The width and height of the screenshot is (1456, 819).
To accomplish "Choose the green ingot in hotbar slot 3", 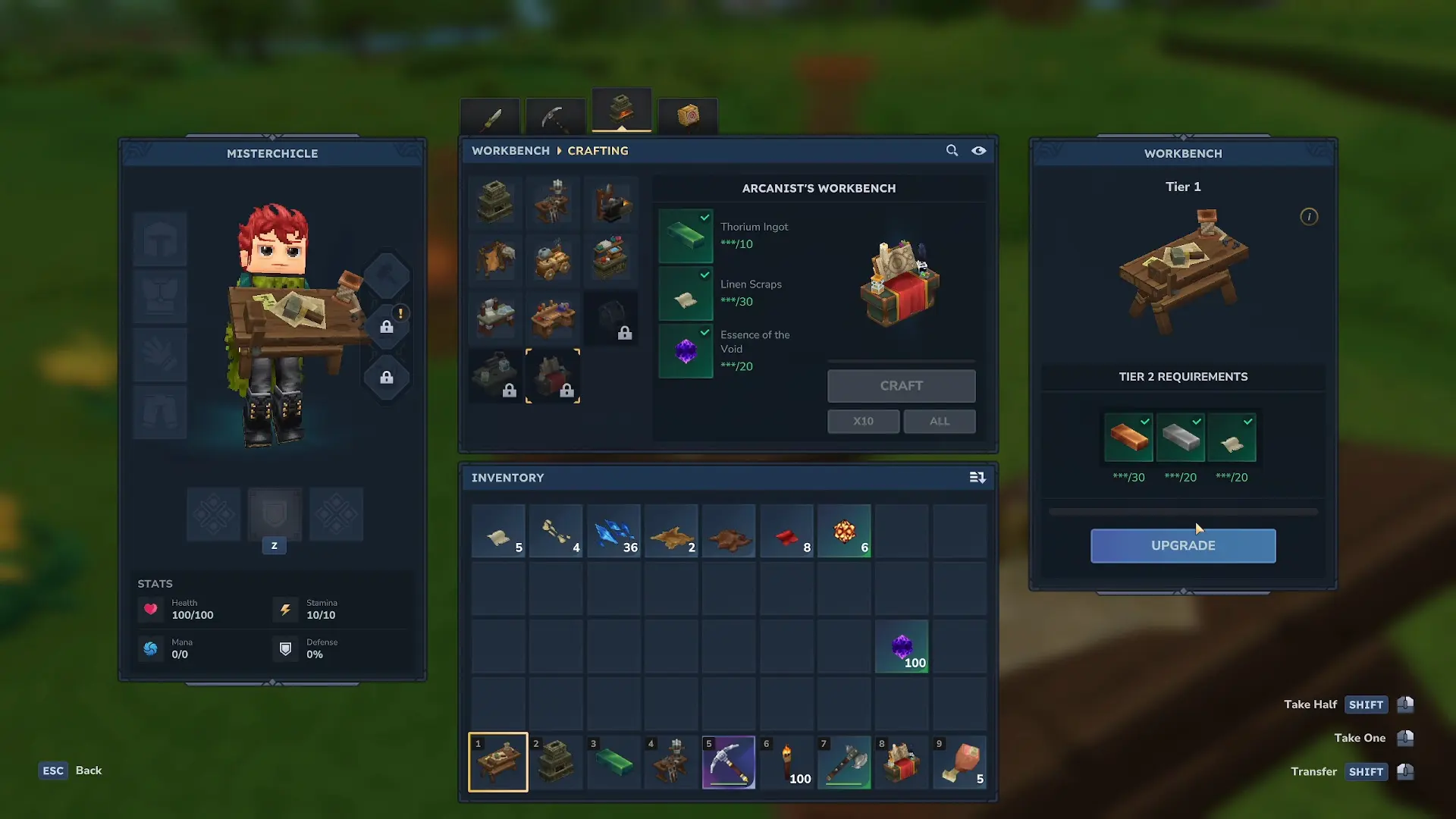I will (x=613, y=762).
